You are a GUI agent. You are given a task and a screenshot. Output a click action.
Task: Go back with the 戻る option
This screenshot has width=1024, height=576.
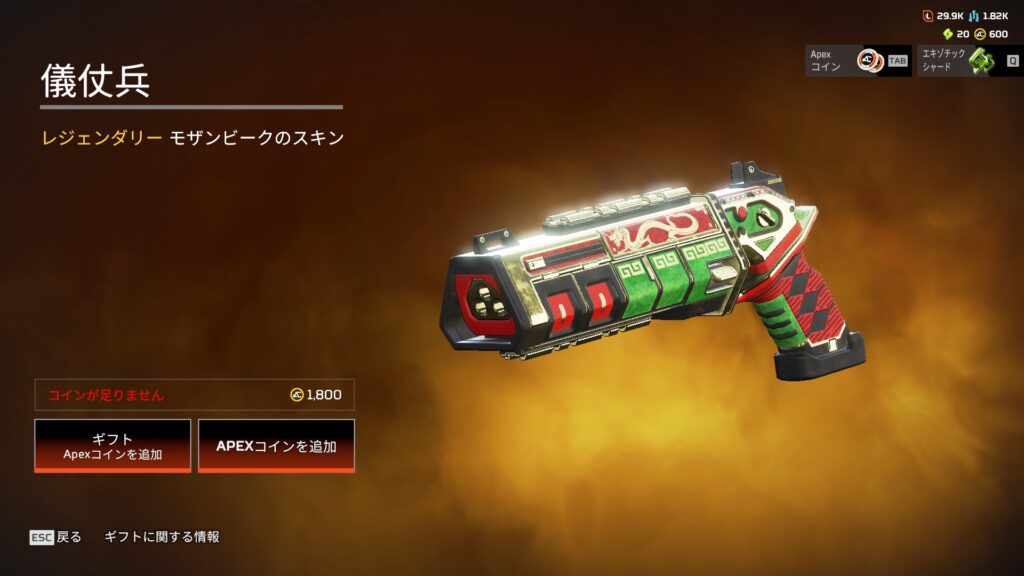tap(56, 537)
